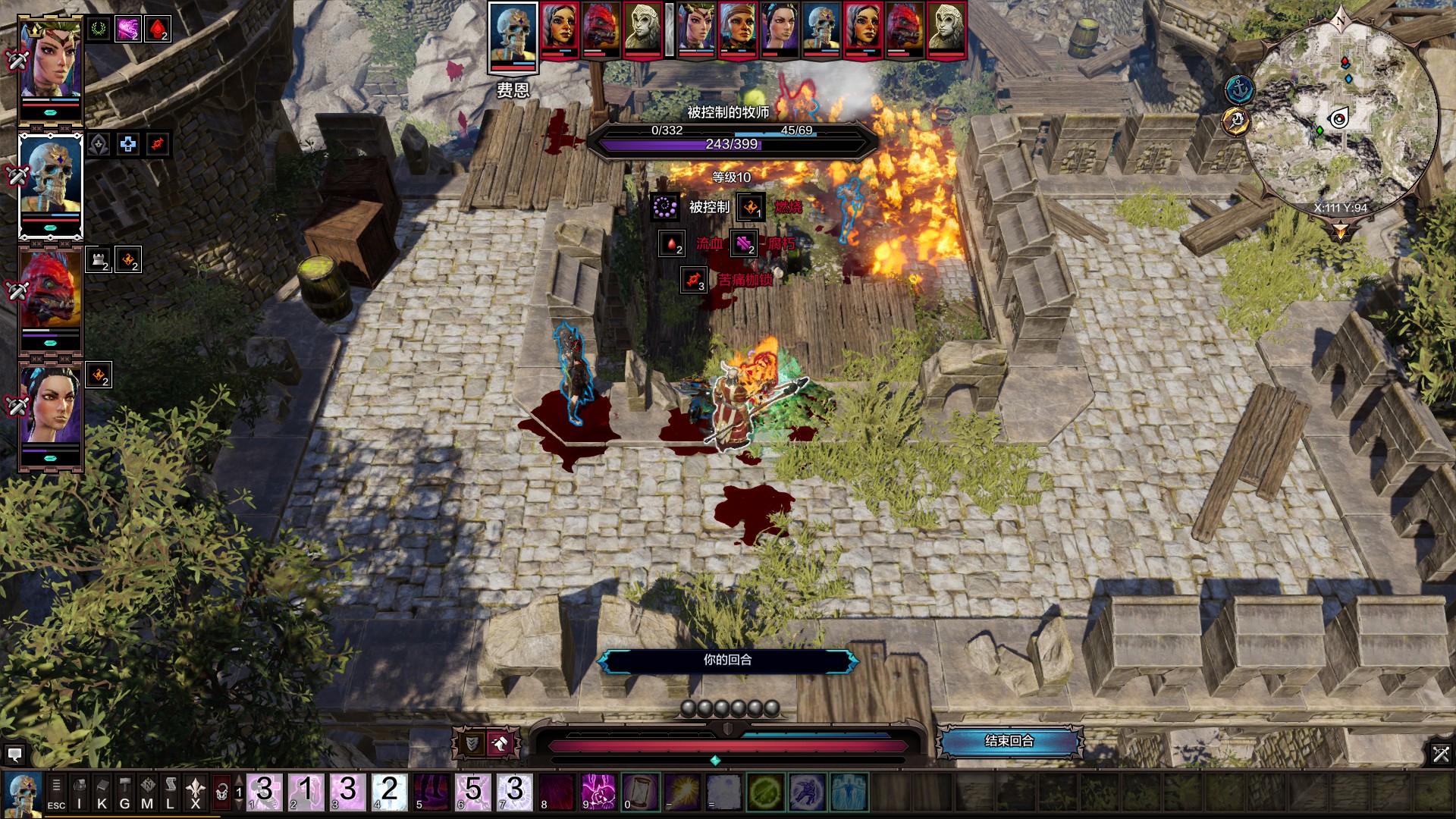The image size is (1456, 819).
Task: End the turn with 结束回合 button
Action: (x=1009, y=741)
